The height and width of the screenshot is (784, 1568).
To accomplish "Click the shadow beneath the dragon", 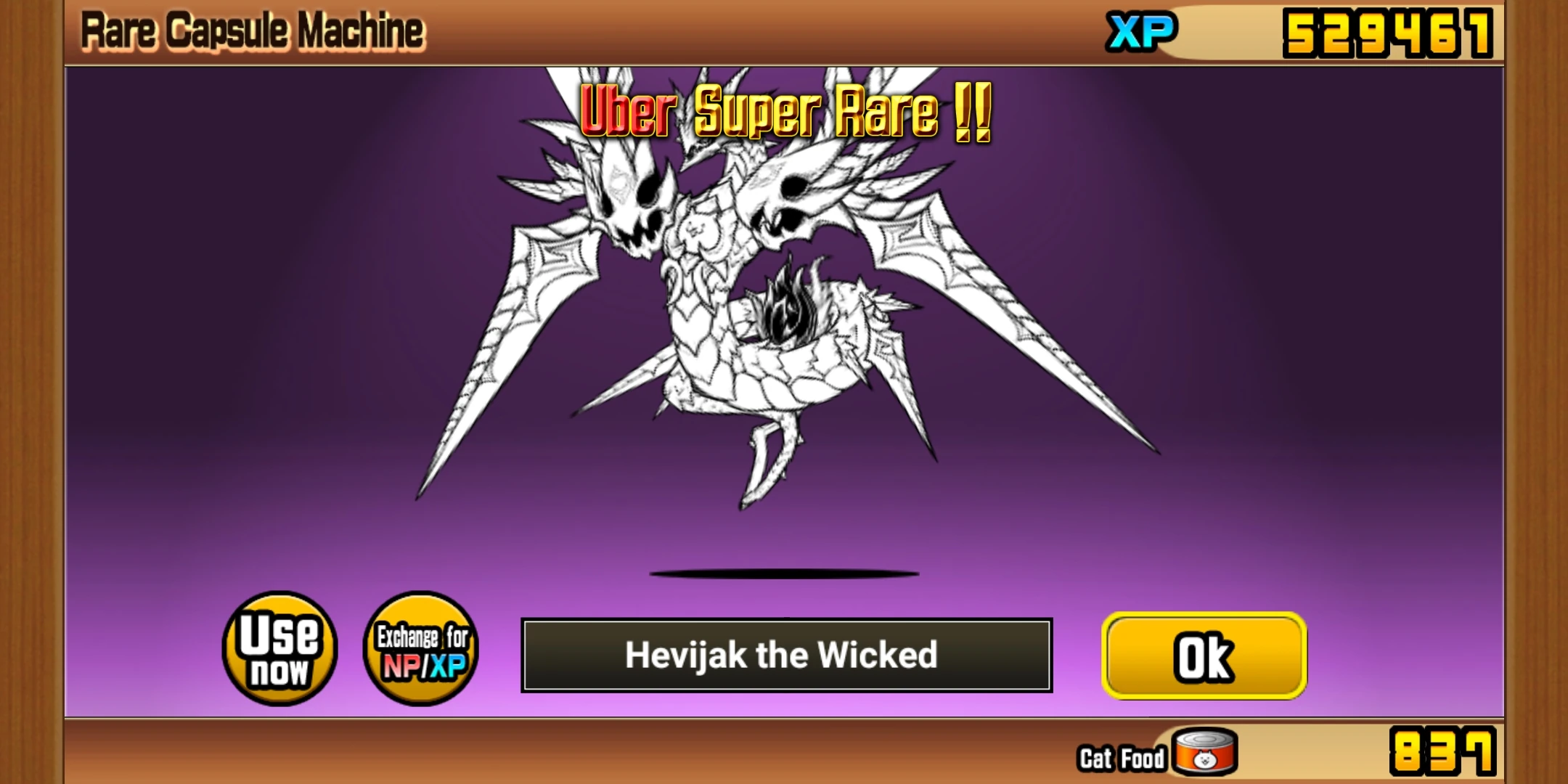I will (x=784, y=573).
